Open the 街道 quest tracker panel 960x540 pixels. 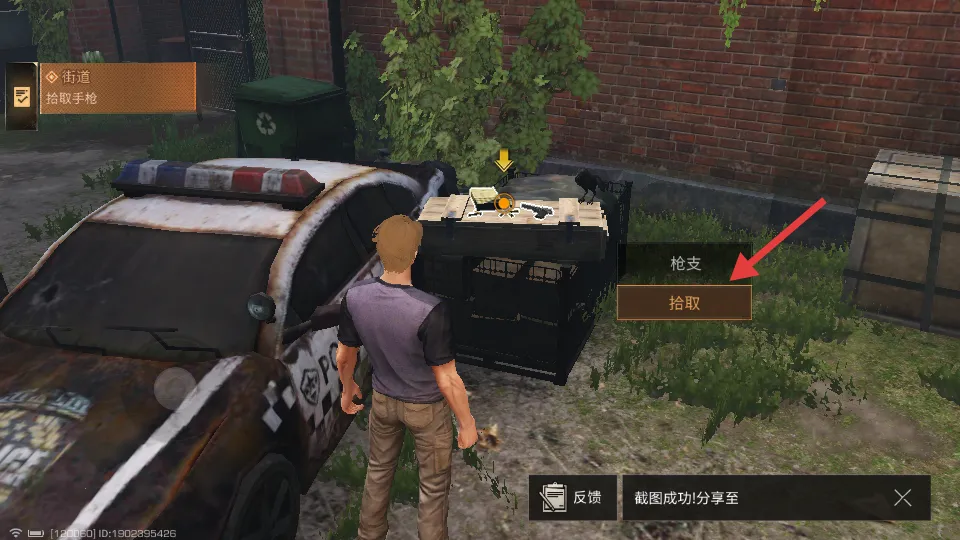click(x=118, y=87)
